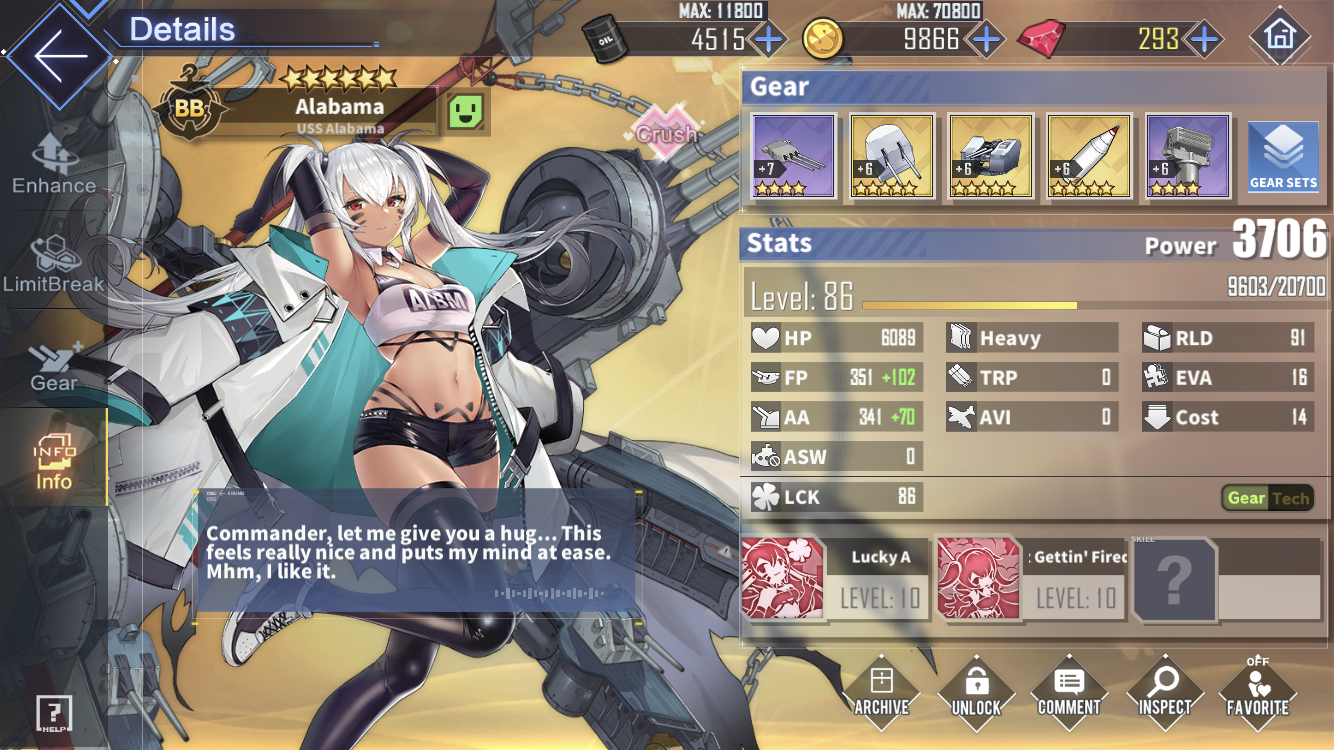Open Gear Sets
Image resolution: width=1334 pixels, height=750 pixels.
pos(1283,156)
